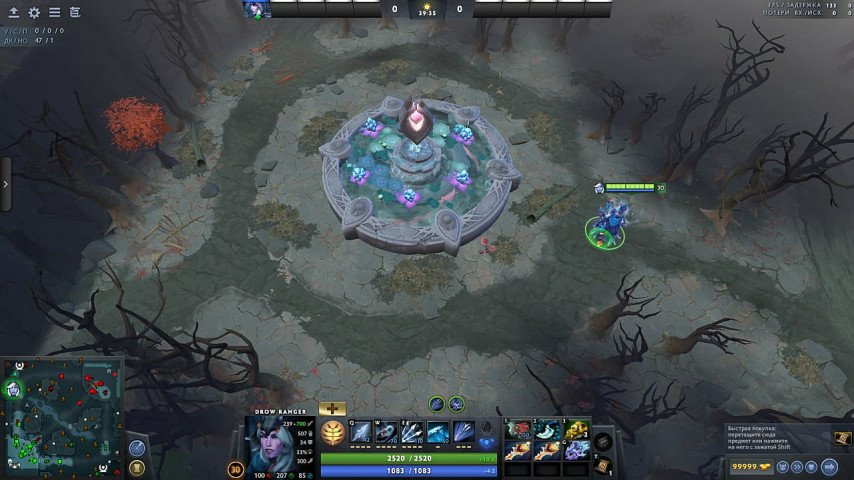854x480 pixels.
Task: Click the large arrow button beside the gold
Action: [829, 466]
